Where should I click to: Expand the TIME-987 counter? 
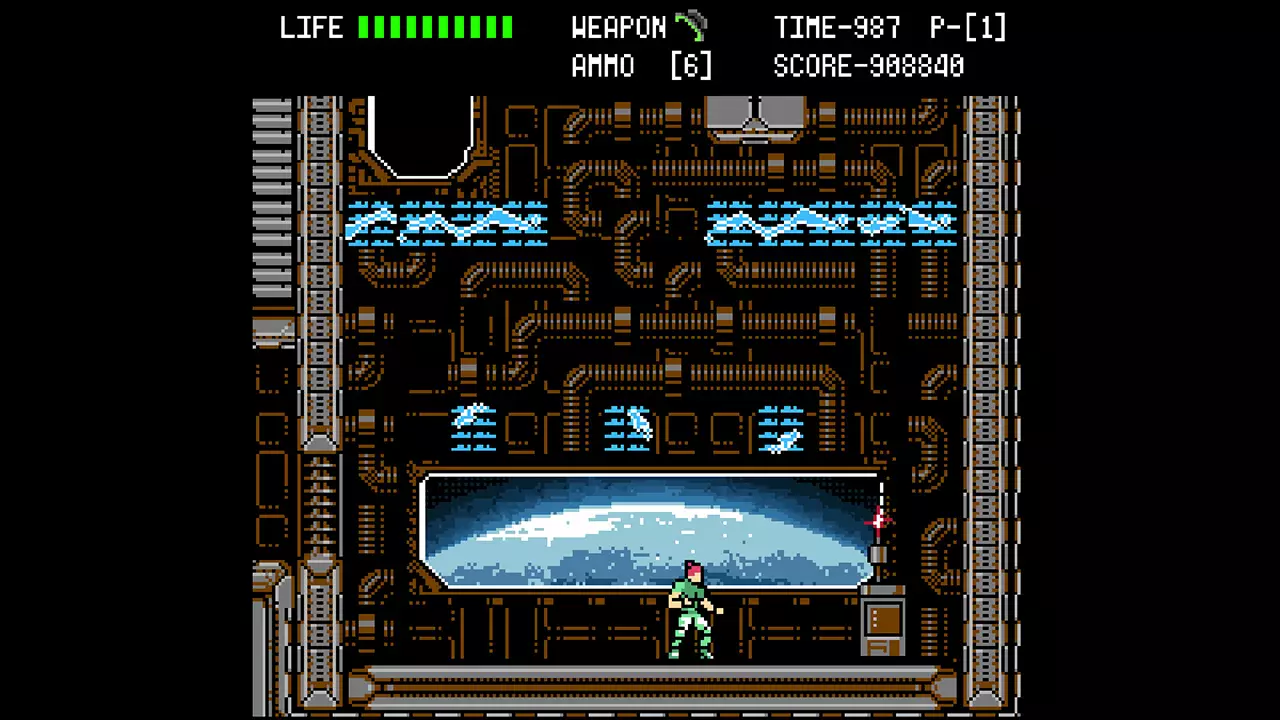point(838,27)
